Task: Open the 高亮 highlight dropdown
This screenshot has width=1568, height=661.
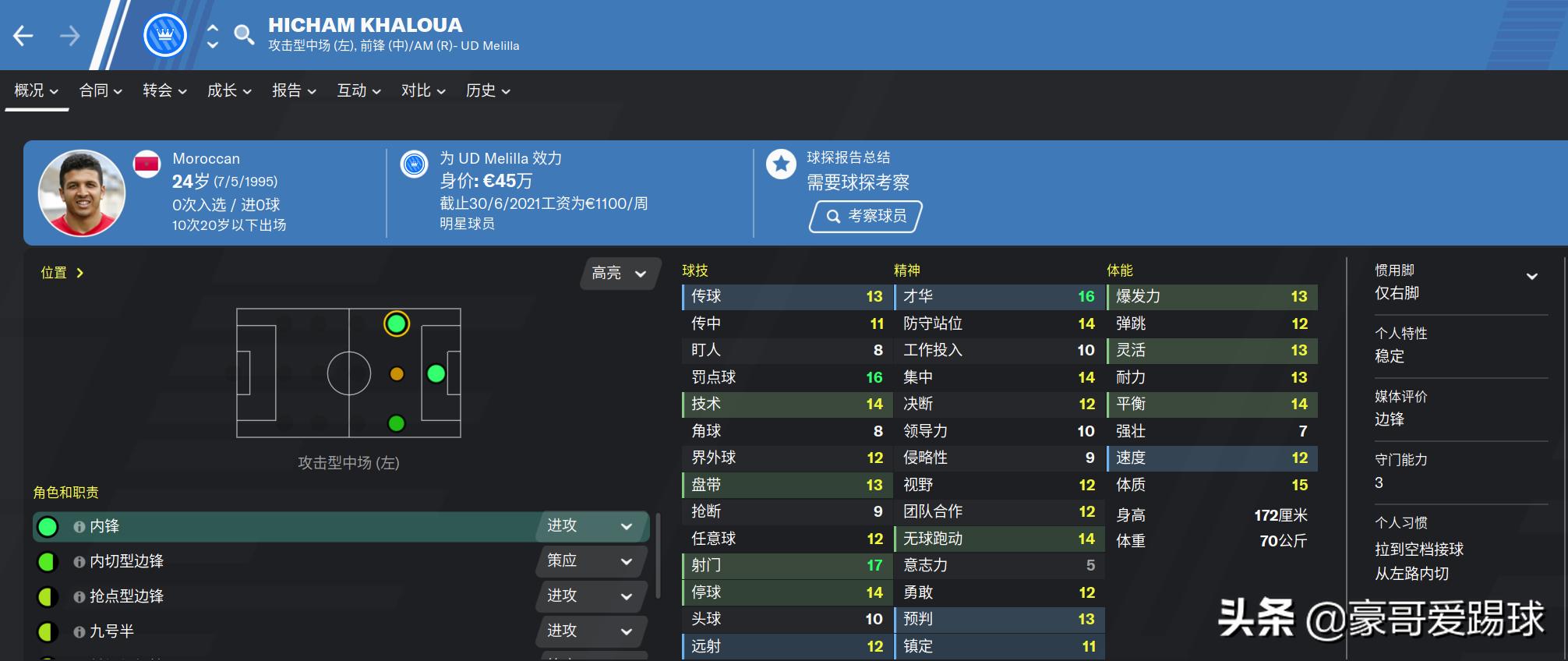Action: [618, 274]
